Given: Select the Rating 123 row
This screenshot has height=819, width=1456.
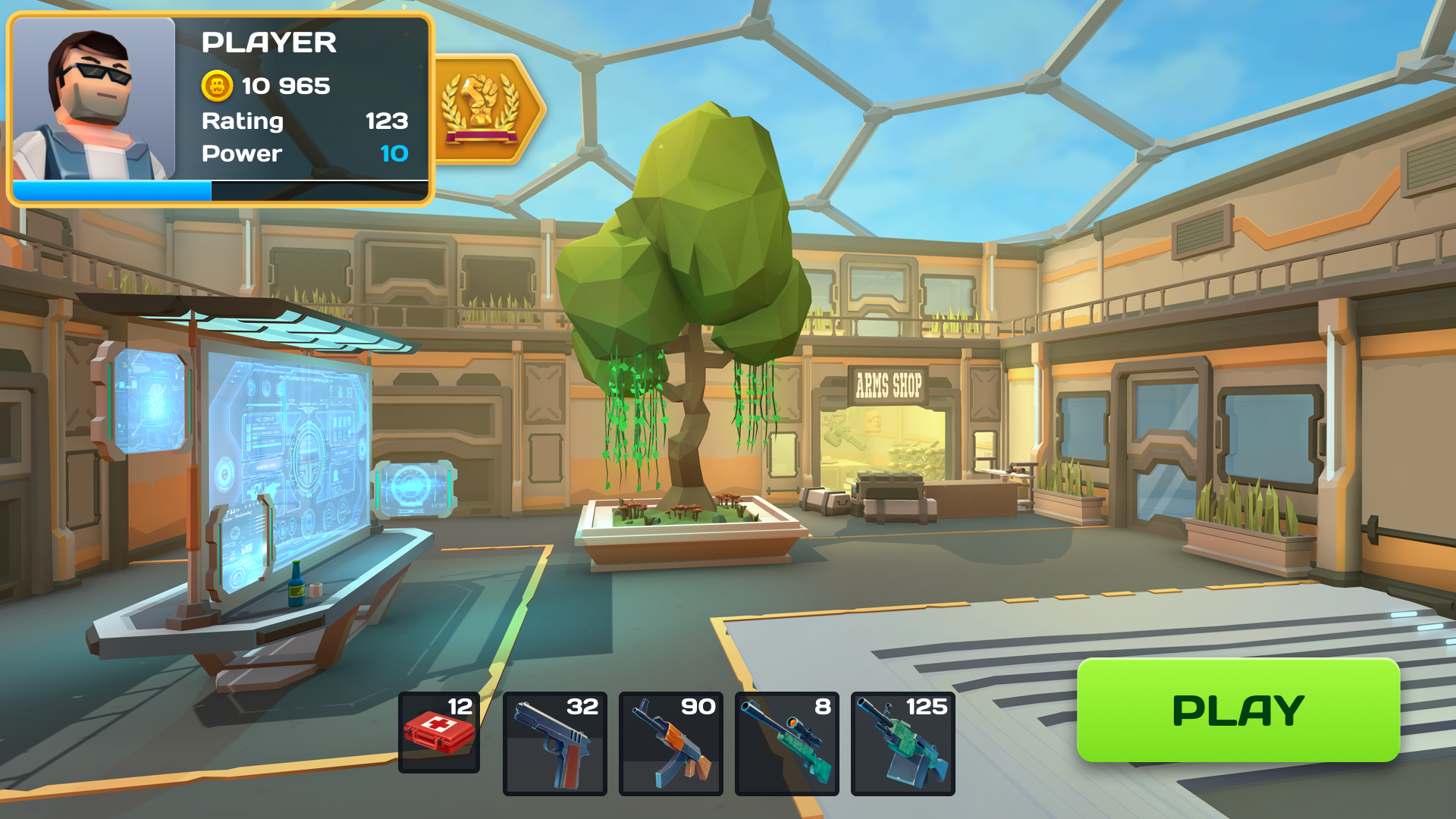Looking at the screenshot, I should (303, 121).
